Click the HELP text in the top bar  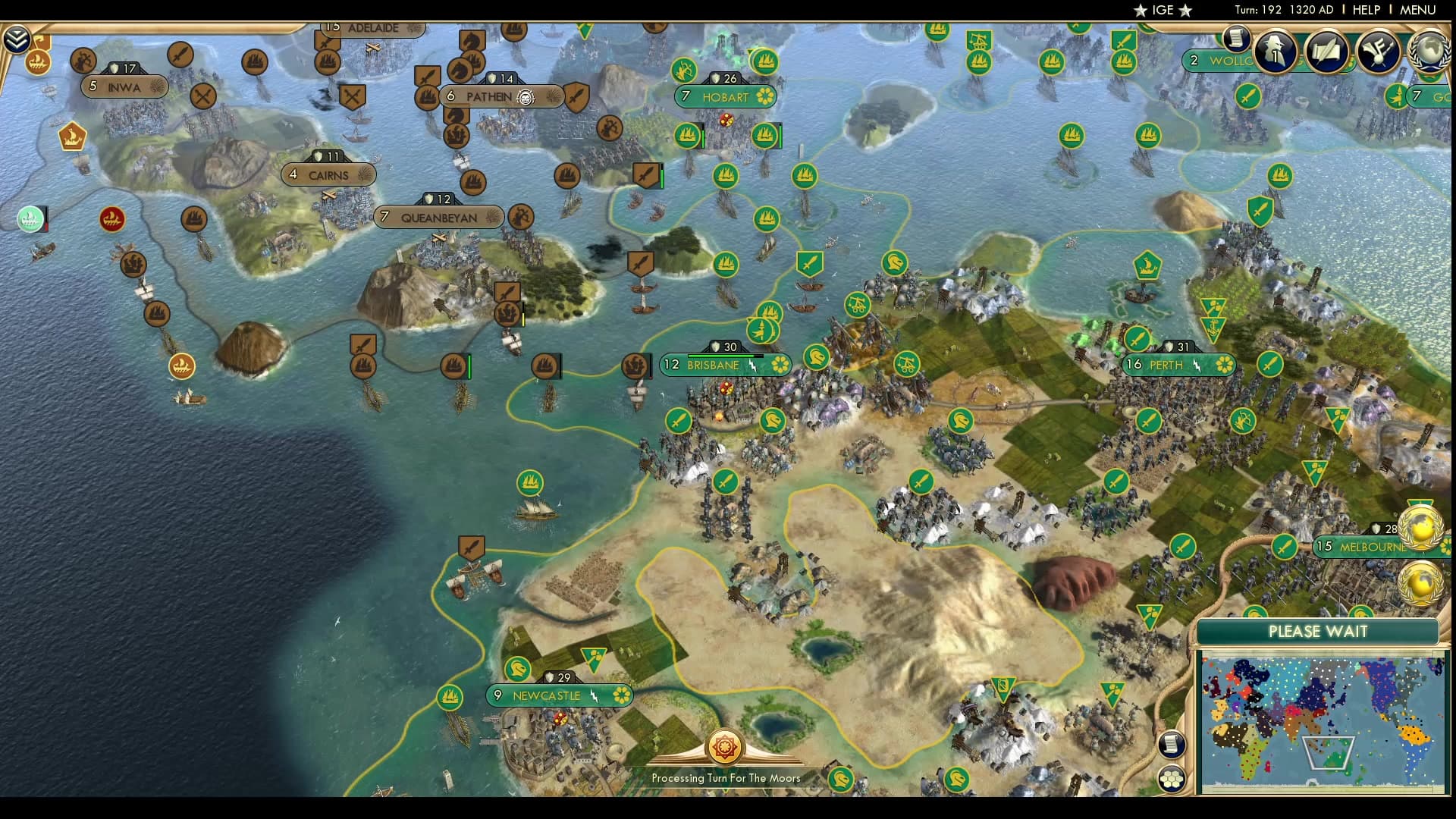(x=1365, y=10)
